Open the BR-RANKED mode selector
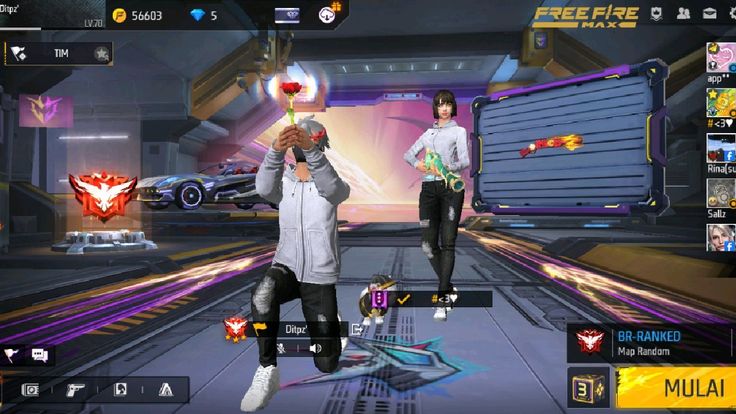This screenshot has height=414, width=736. 642,343
